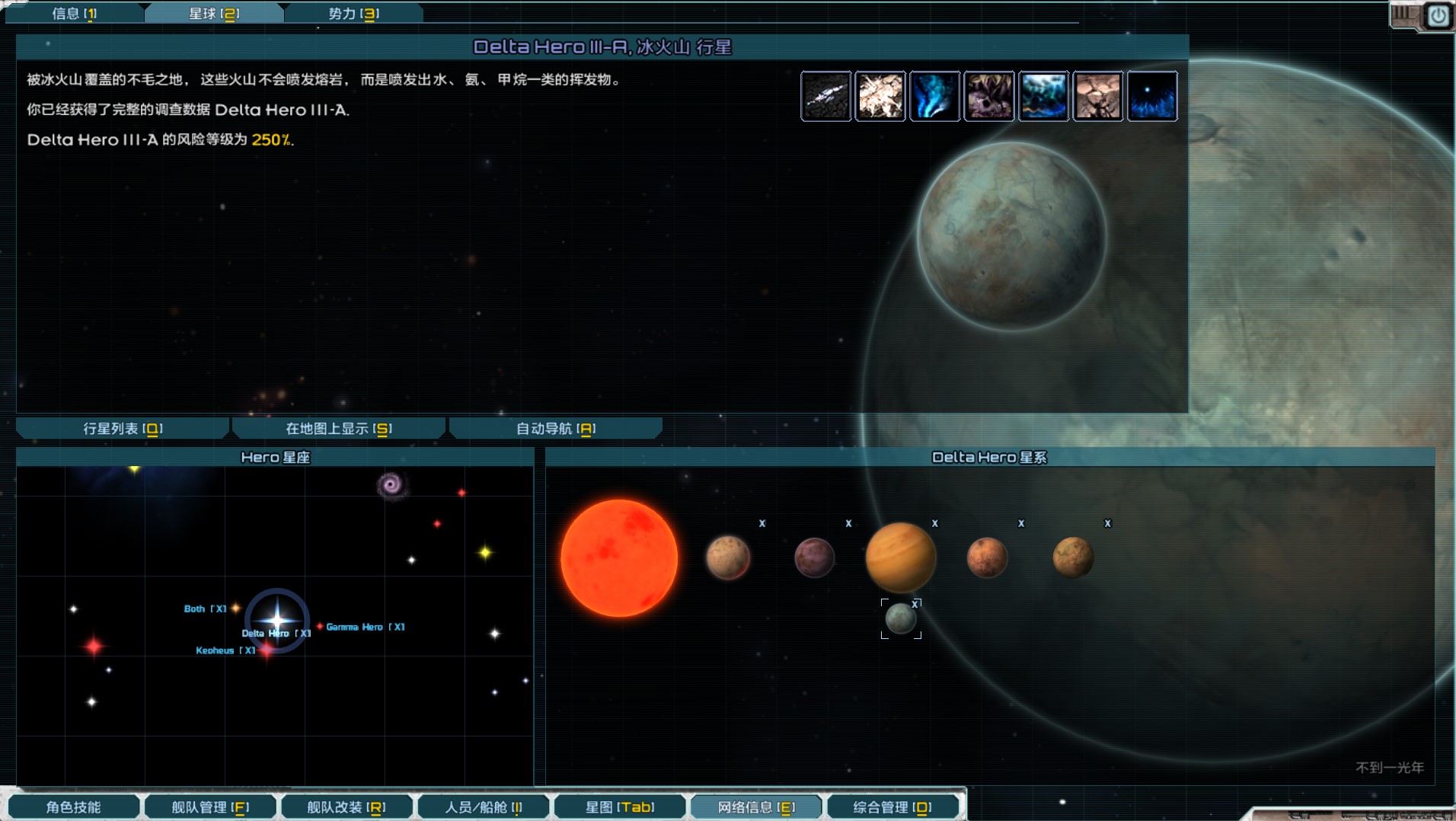
Task: View the silver ore vein condition icon
Action: pyautogui.click(x=826, y=96)
